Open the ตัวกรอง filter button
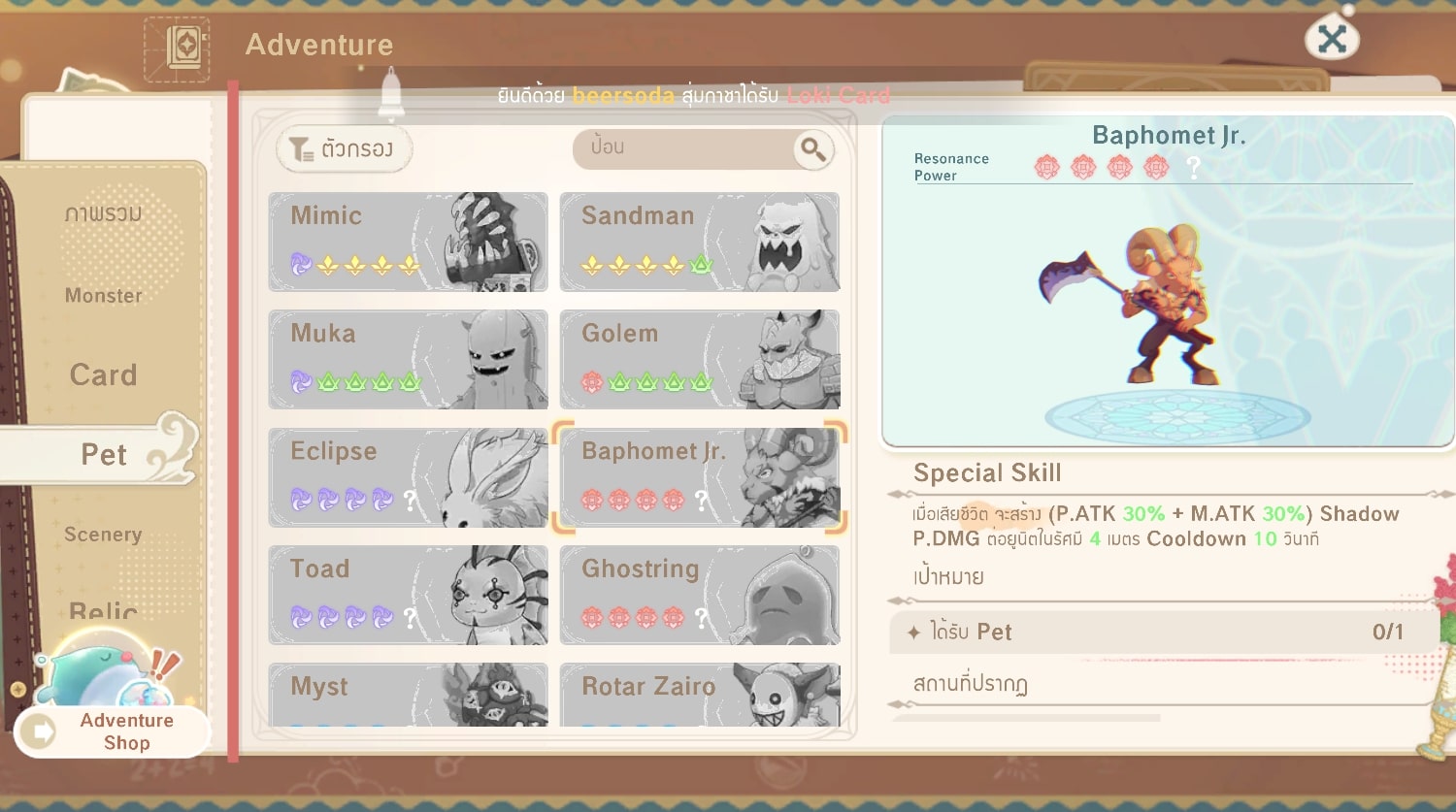This screenshot has height=812, width=1456. (345, 149)
